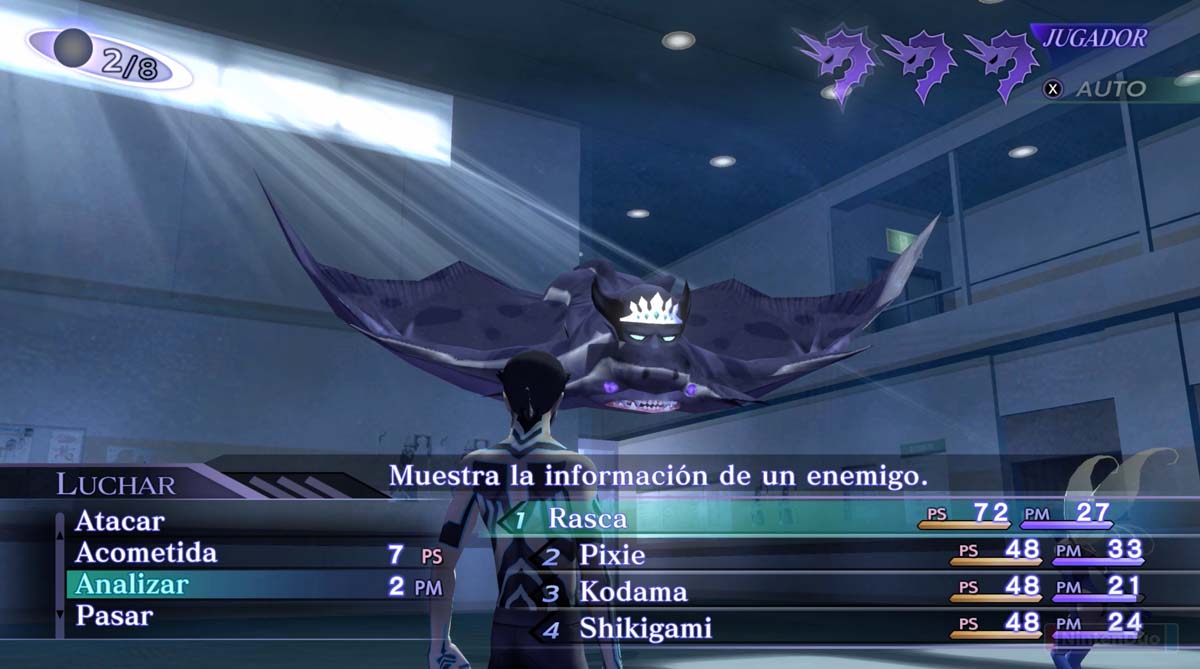Image resolution: width=1200 pixels, height=669 pixels.
Task: Select the Atacar command
Action: 119,521
